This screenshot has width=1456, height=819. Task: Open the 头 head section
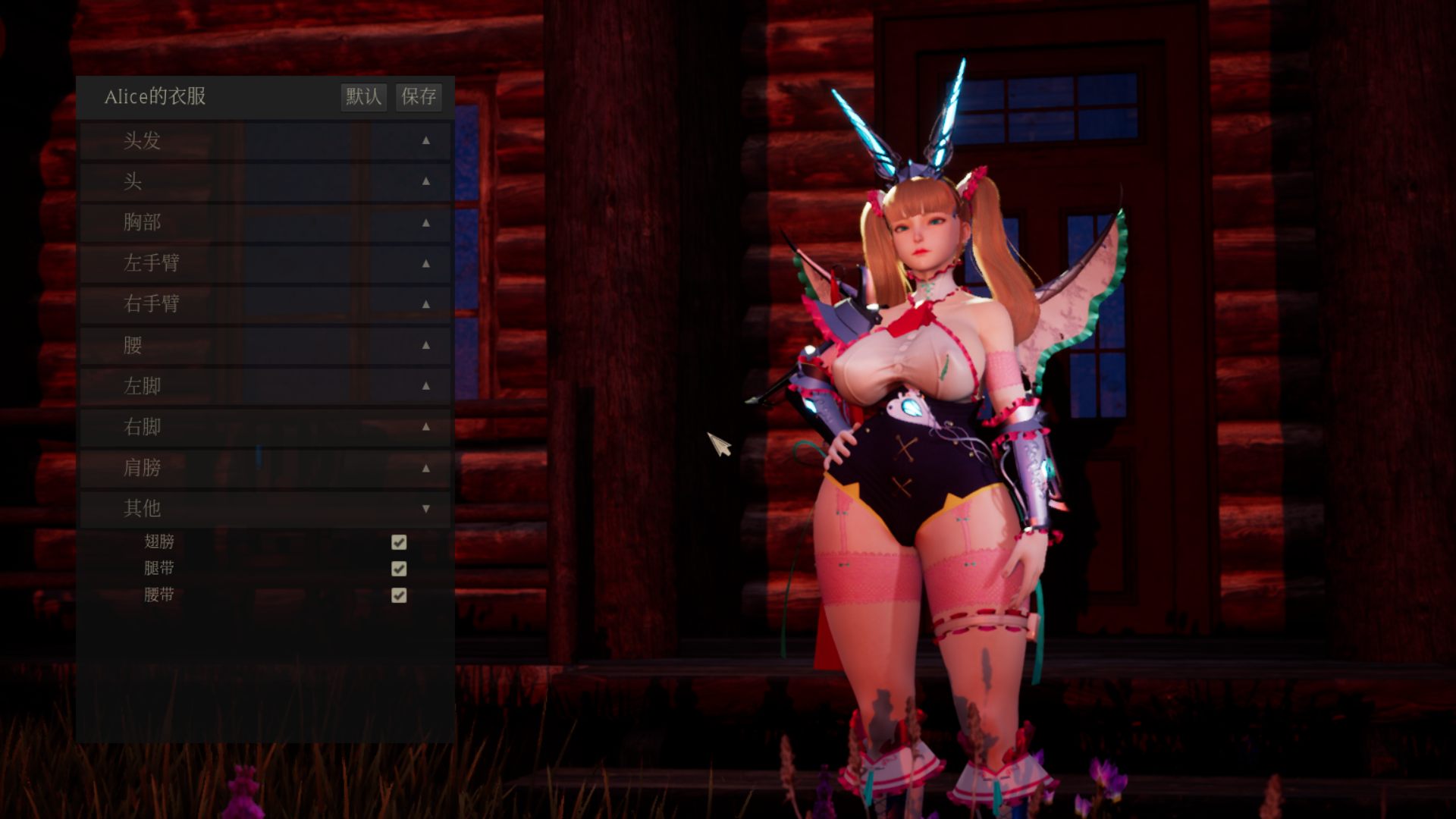[265, 182]
